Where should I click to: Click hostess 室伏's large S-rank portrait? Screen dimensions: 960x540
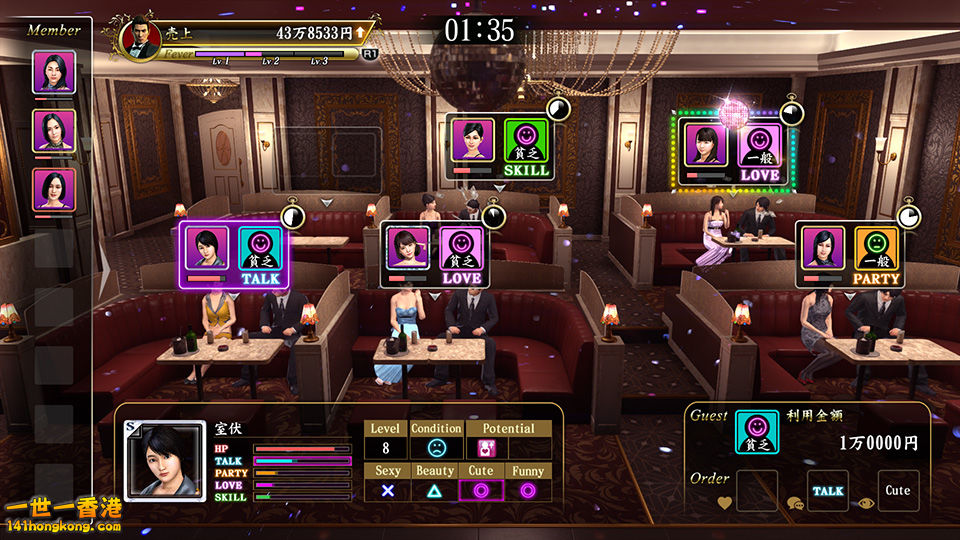click(163, 459)
